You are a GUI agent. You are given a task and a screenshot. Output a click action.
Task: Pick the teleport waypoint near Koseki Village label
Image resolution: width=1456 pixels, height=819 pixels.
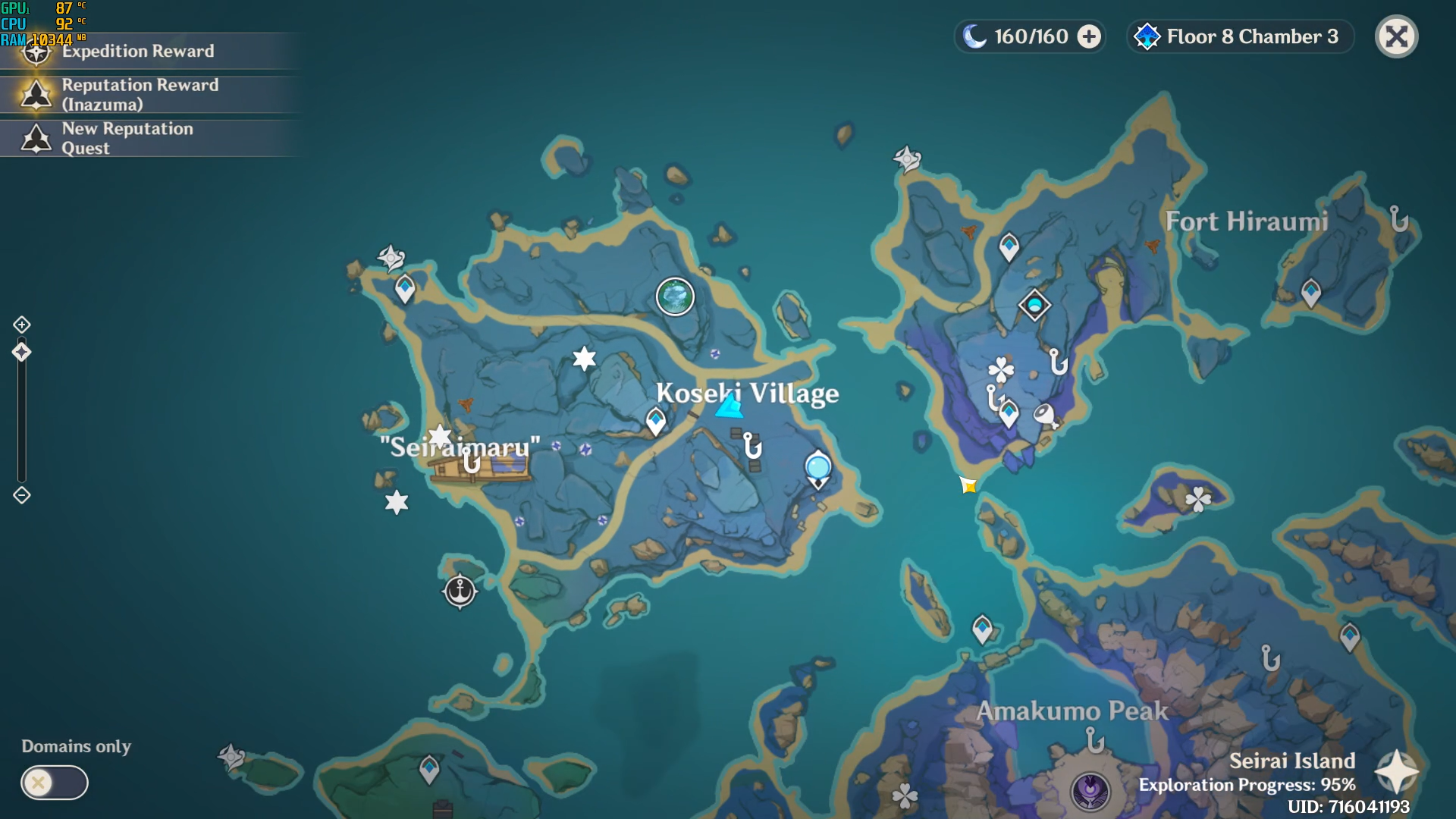coord(656,420)
